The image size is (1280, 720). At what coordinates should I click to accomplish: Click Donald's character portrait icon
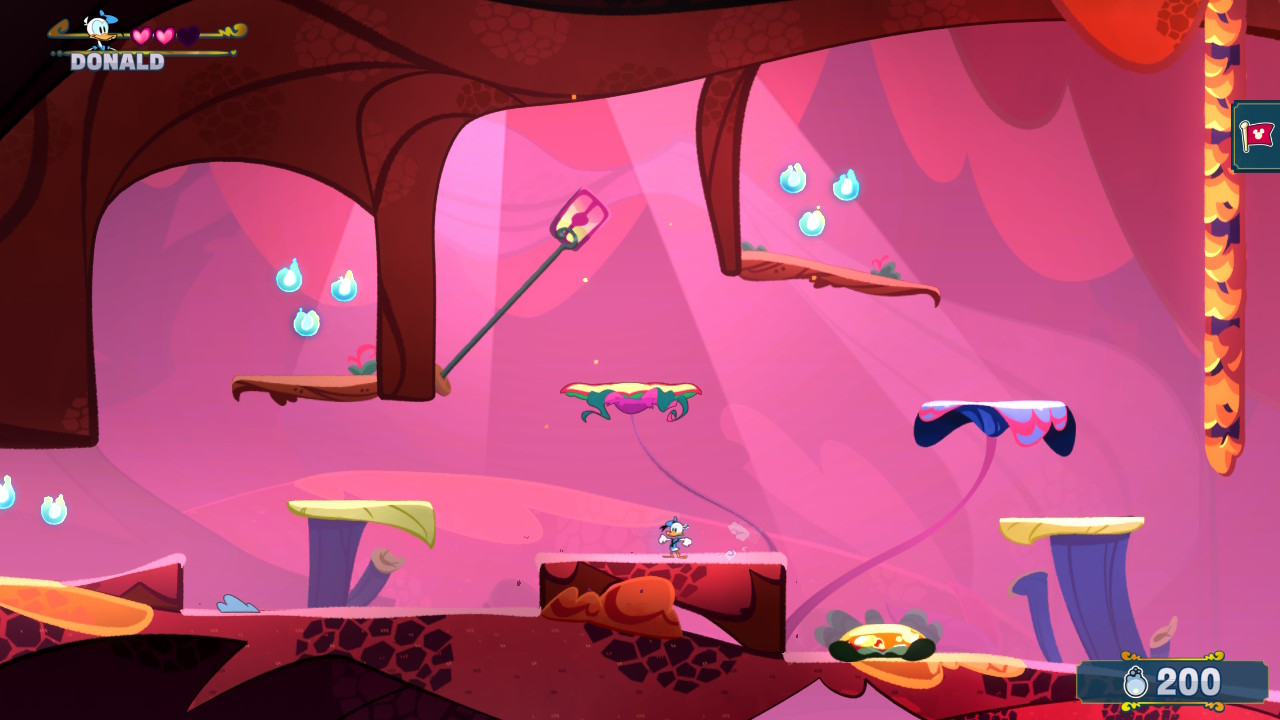point(99,30)
